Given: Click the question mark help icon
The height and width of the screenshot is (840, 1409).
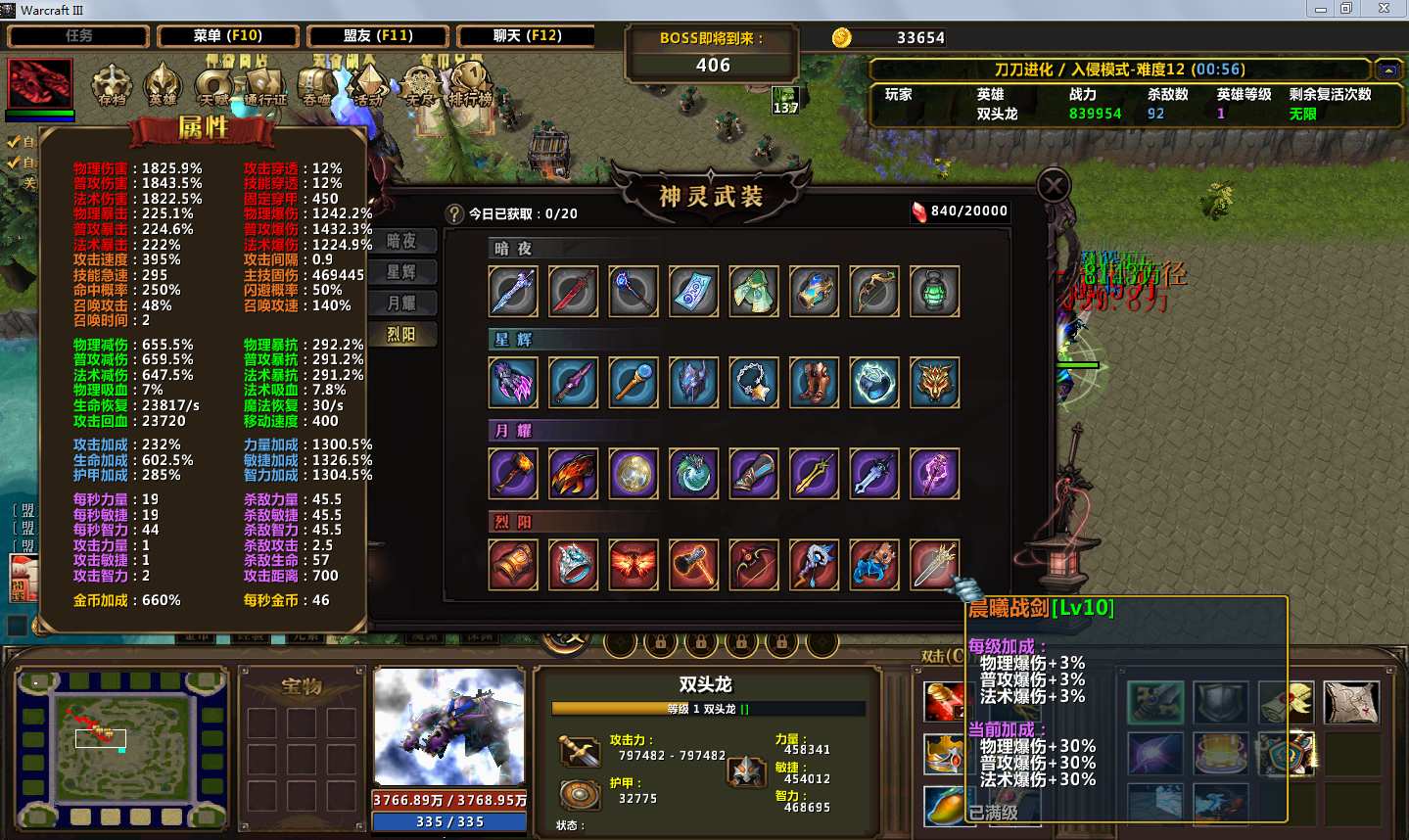Looking at the screenshot, I should point(454,213).
